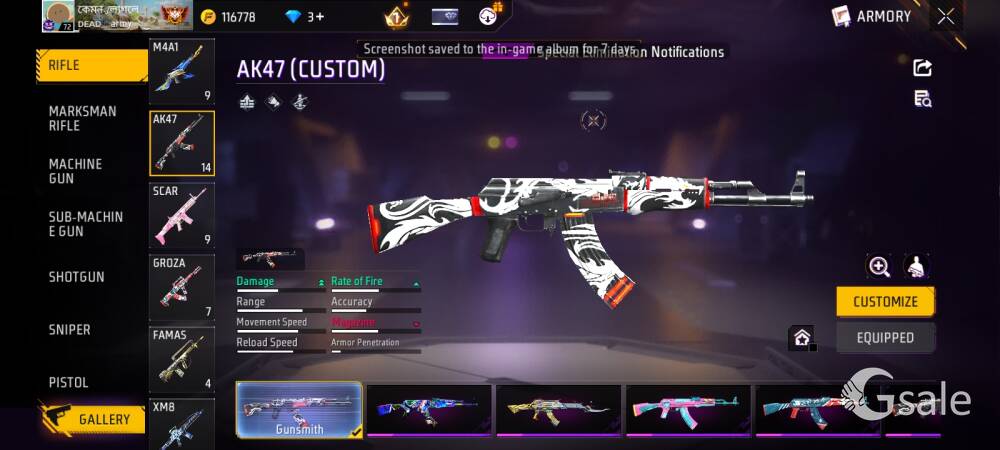This screenshot has height=450, width=1000.
Task: Open the Marksman Rifle category
Action: click(x=84, y=118)
